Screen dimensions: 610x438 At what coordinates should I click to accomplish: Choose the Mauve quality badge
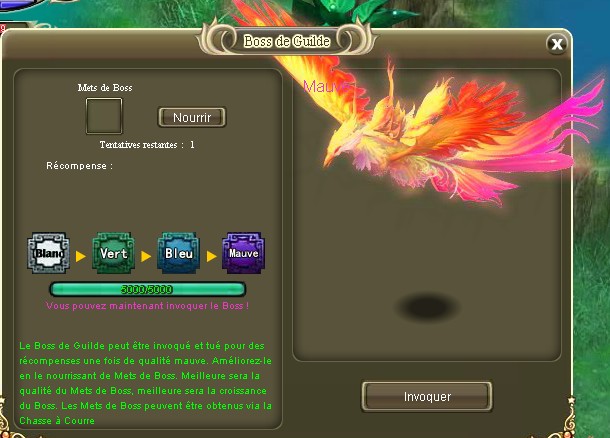click(x=243, y=254)
